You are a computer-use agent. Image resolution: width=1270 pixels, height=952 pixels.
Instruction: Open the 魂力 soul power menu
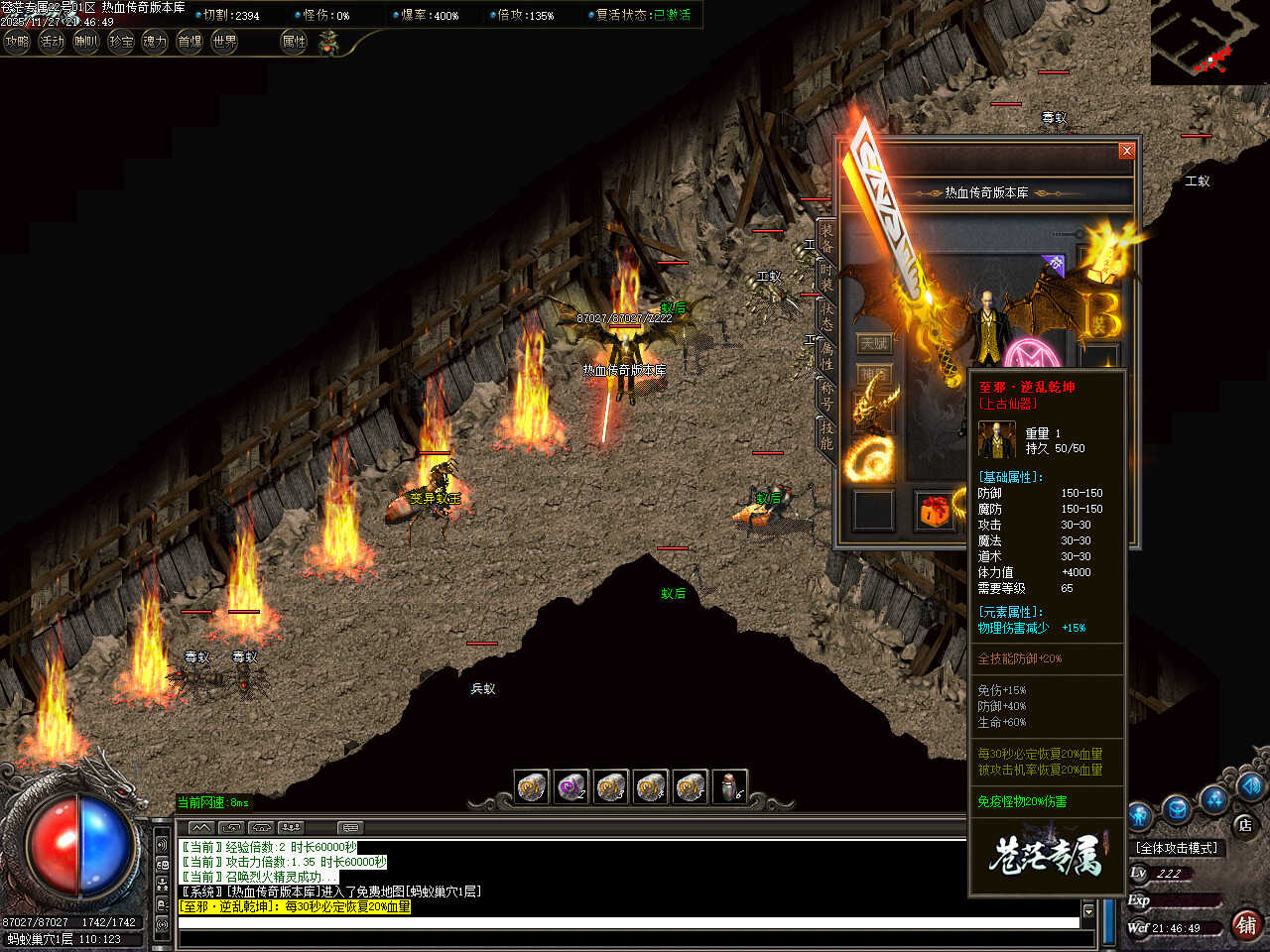(155, 42)
